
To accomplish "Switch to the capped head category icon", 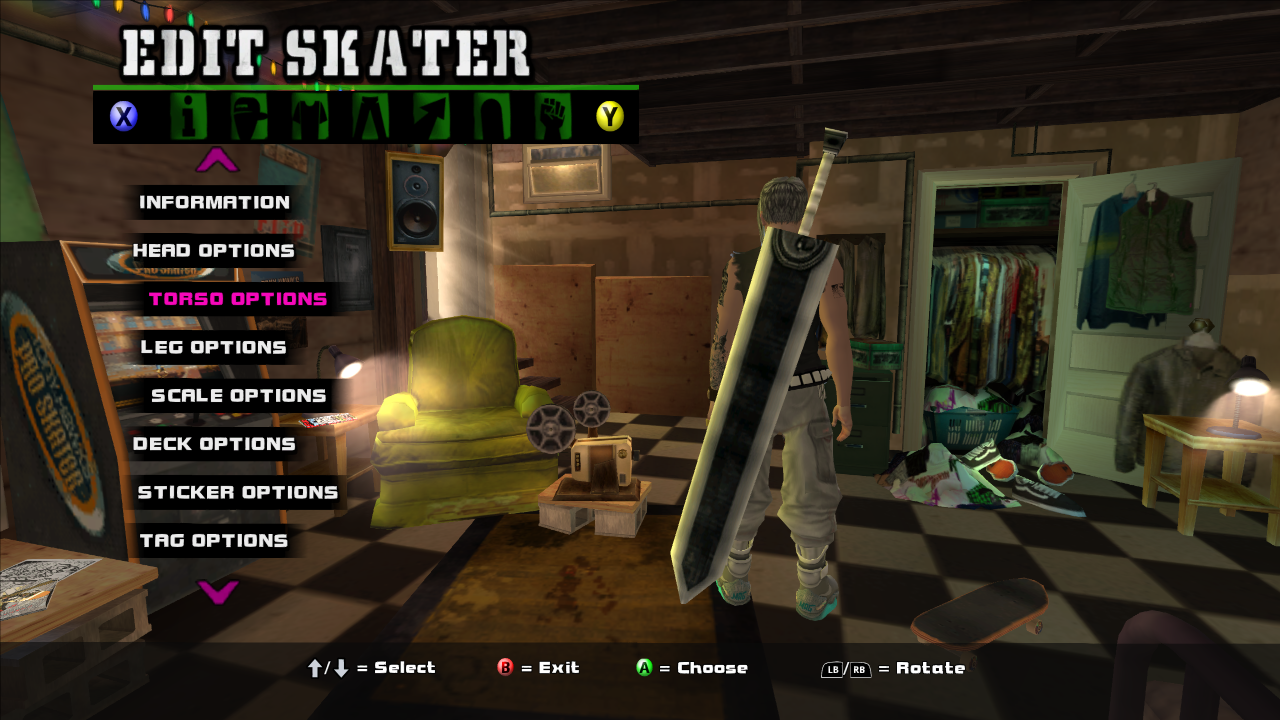I will coord(249,117).
